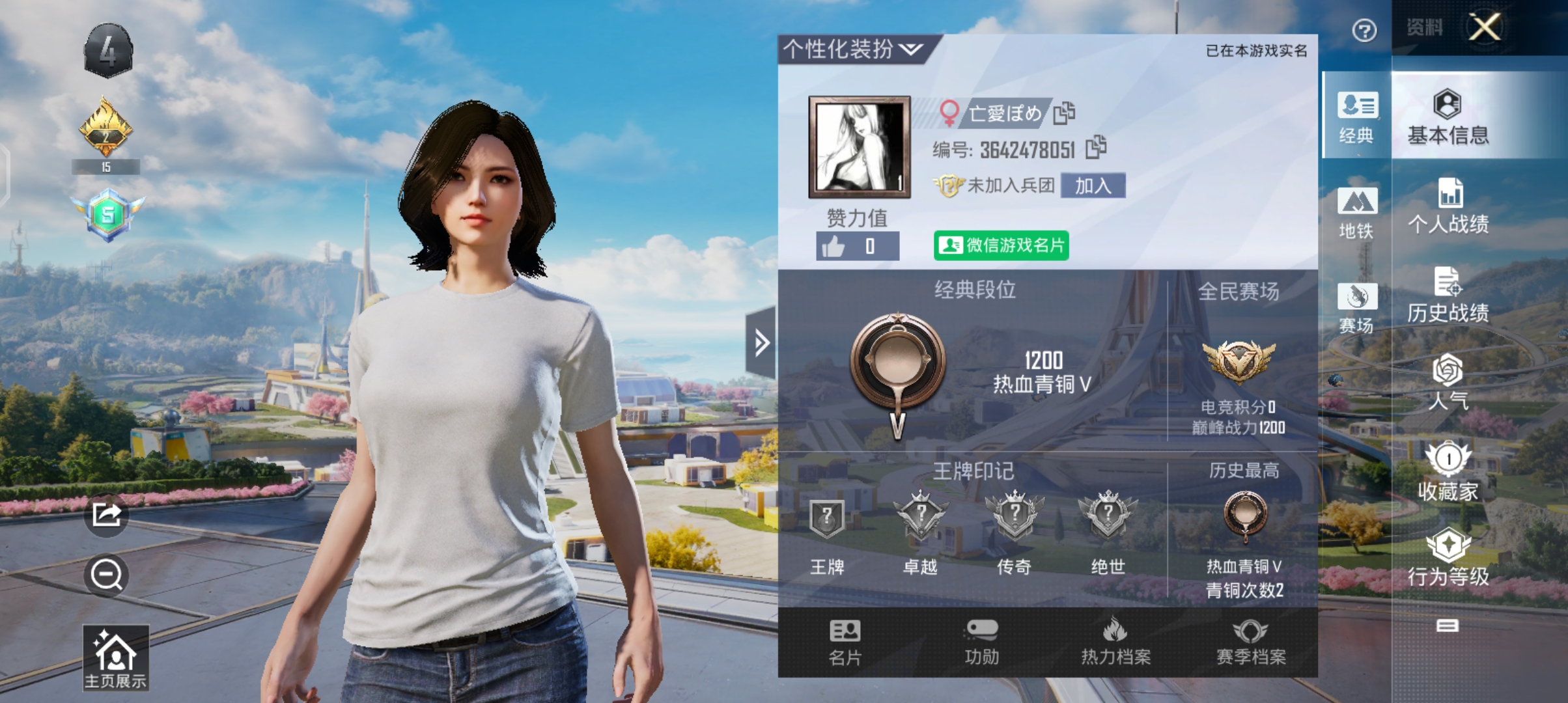Open the question mark help icon
Image resolution: width=1568 pixels, height=703 pixels.
pyautogui.click(x=1364, y=31)
